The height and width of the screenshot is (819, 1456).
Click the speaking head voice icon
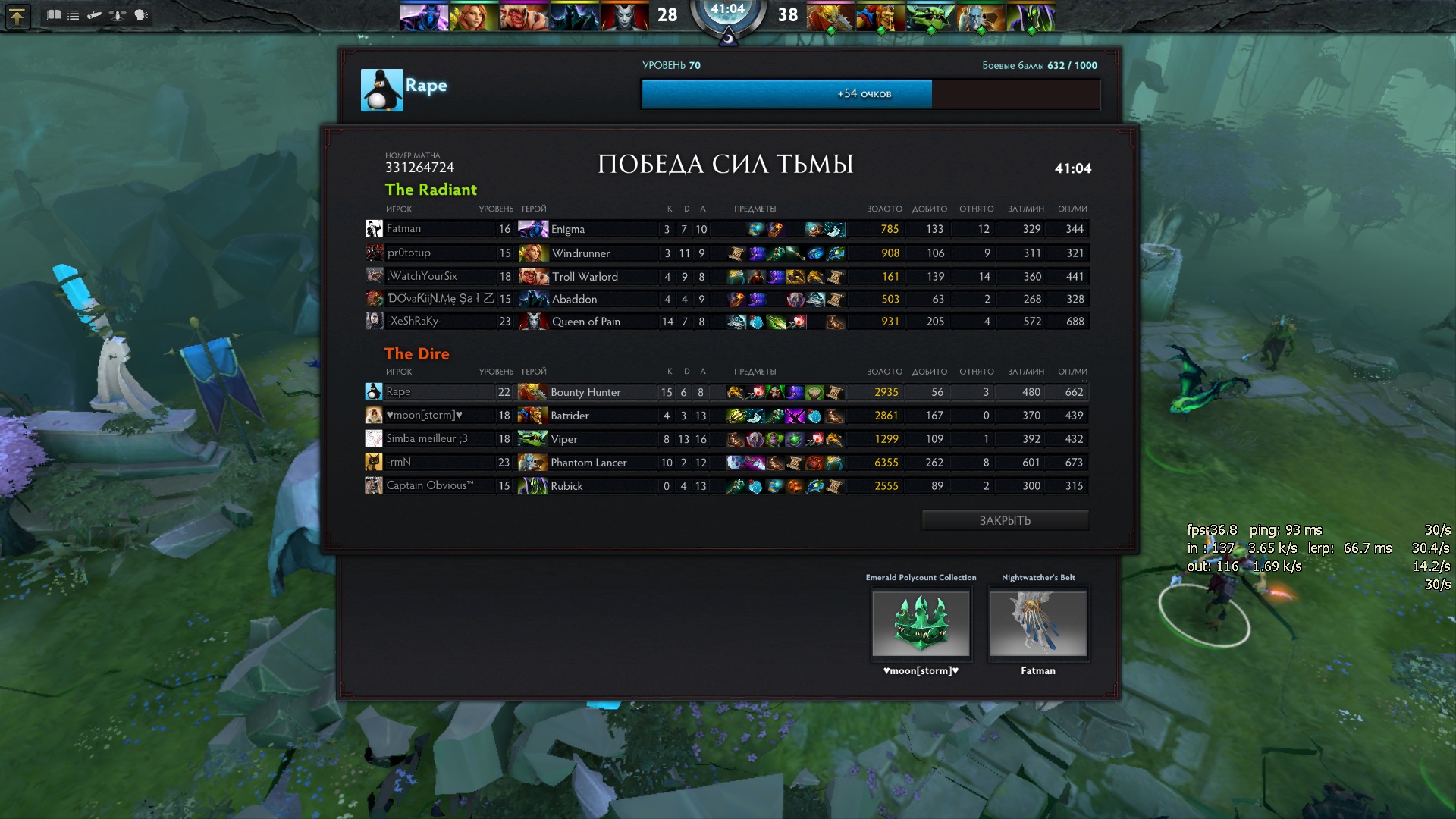(141, 15)
